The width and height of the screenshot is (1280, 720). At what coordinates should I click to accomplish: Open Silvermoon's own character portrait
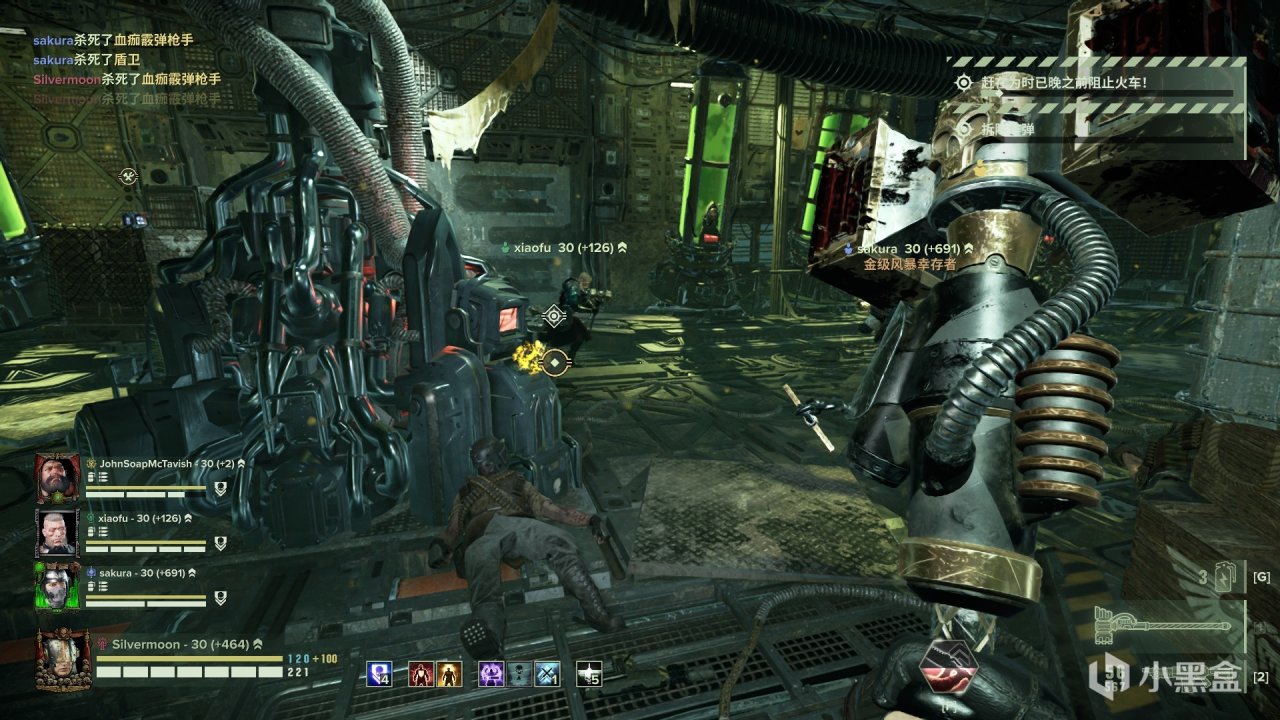point(62,659)
